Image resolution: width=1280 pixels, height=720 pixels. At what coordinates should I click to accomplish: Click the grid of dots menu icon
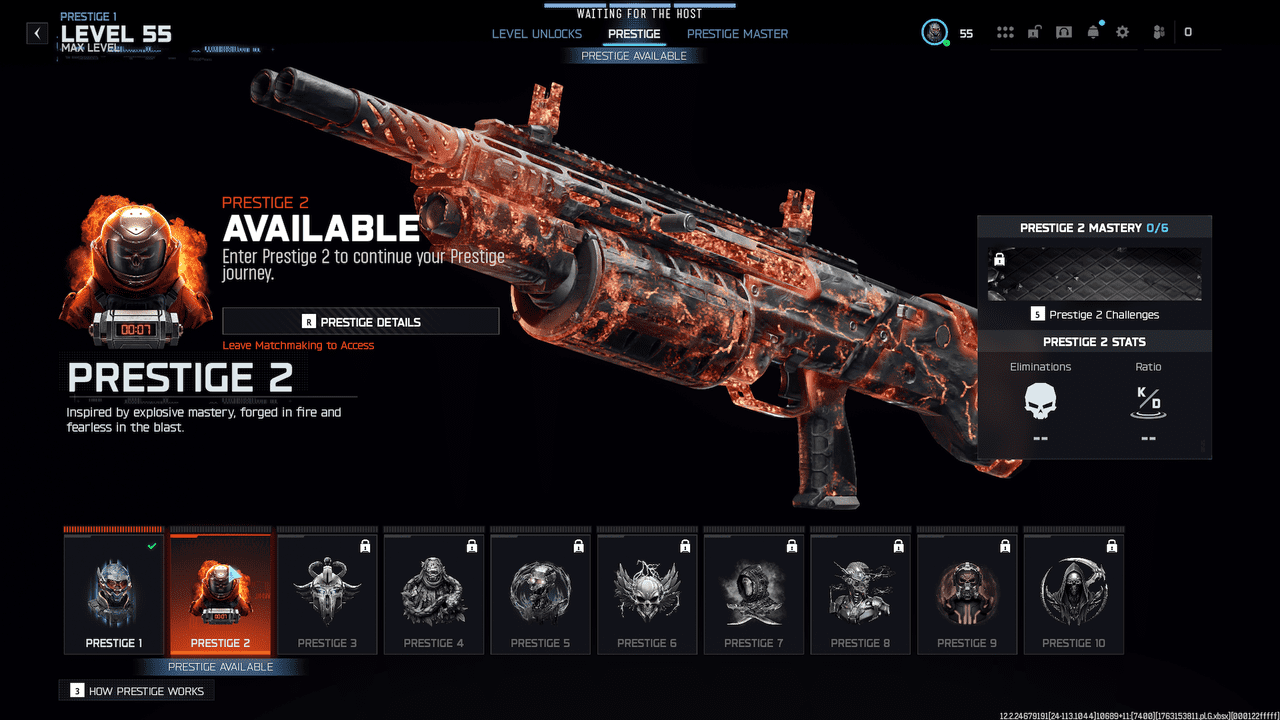[1005, 31]
